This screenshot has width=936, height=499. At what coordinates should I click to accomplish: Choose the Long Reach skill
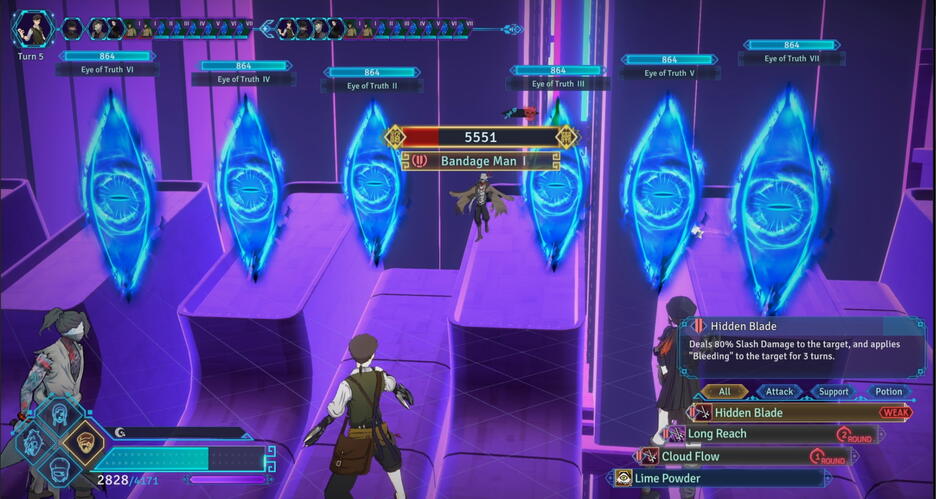760,434
